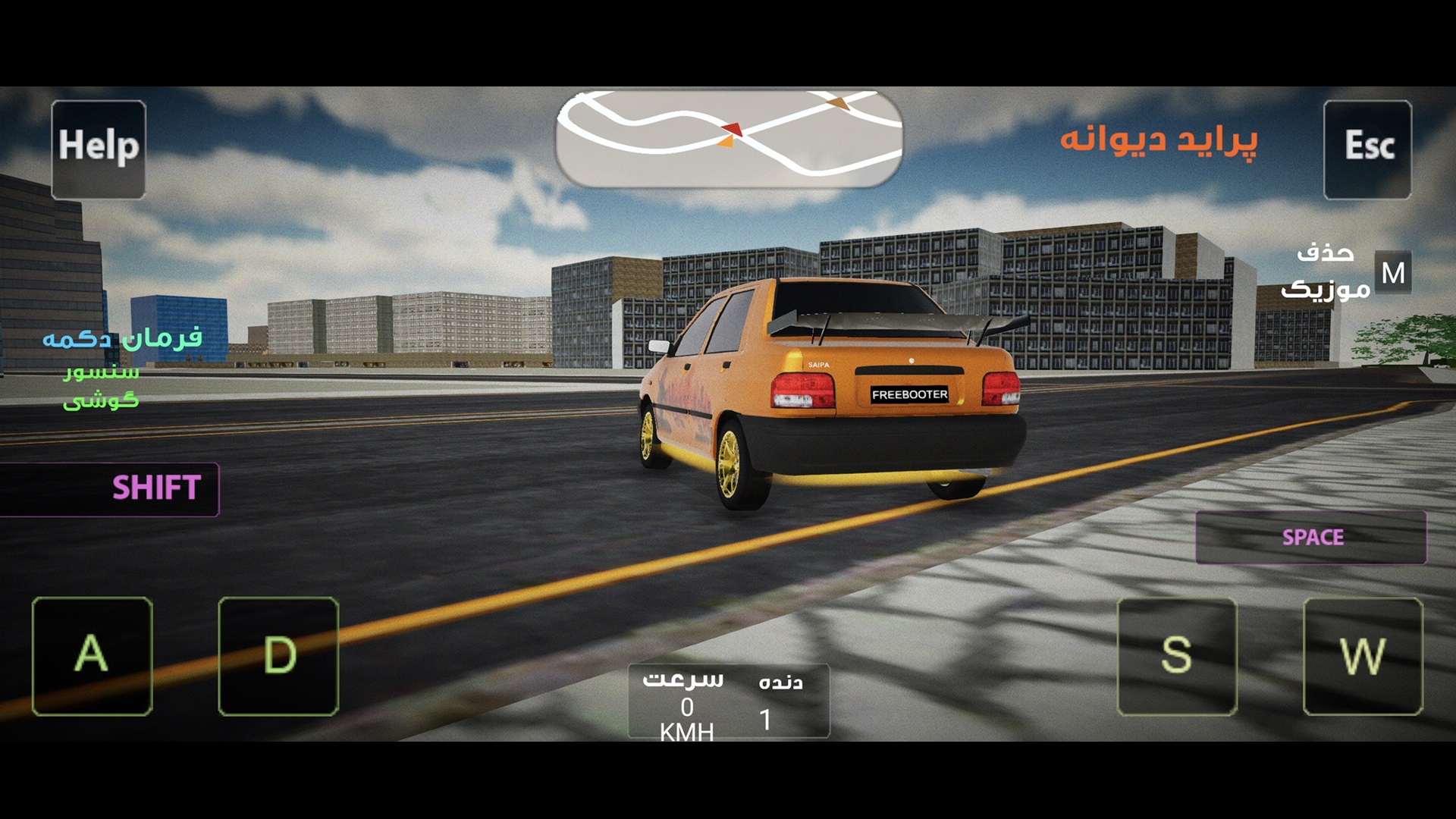The height and width of the screenshot is (819, 1456).
Task: Click the track minimap
Action: (x=728, y=139)
